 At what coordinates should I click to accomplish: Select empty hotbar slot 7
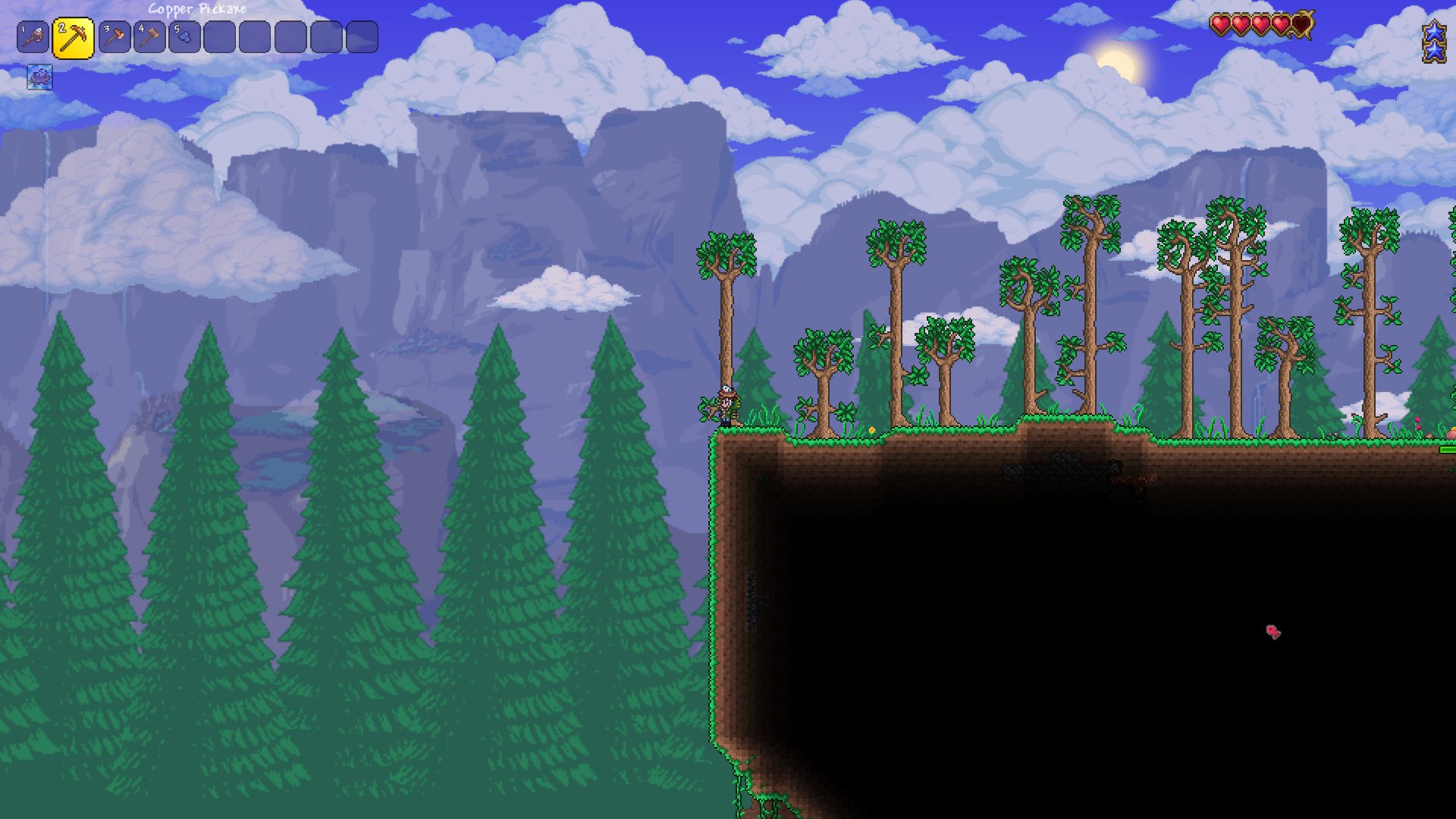point(256,34)
